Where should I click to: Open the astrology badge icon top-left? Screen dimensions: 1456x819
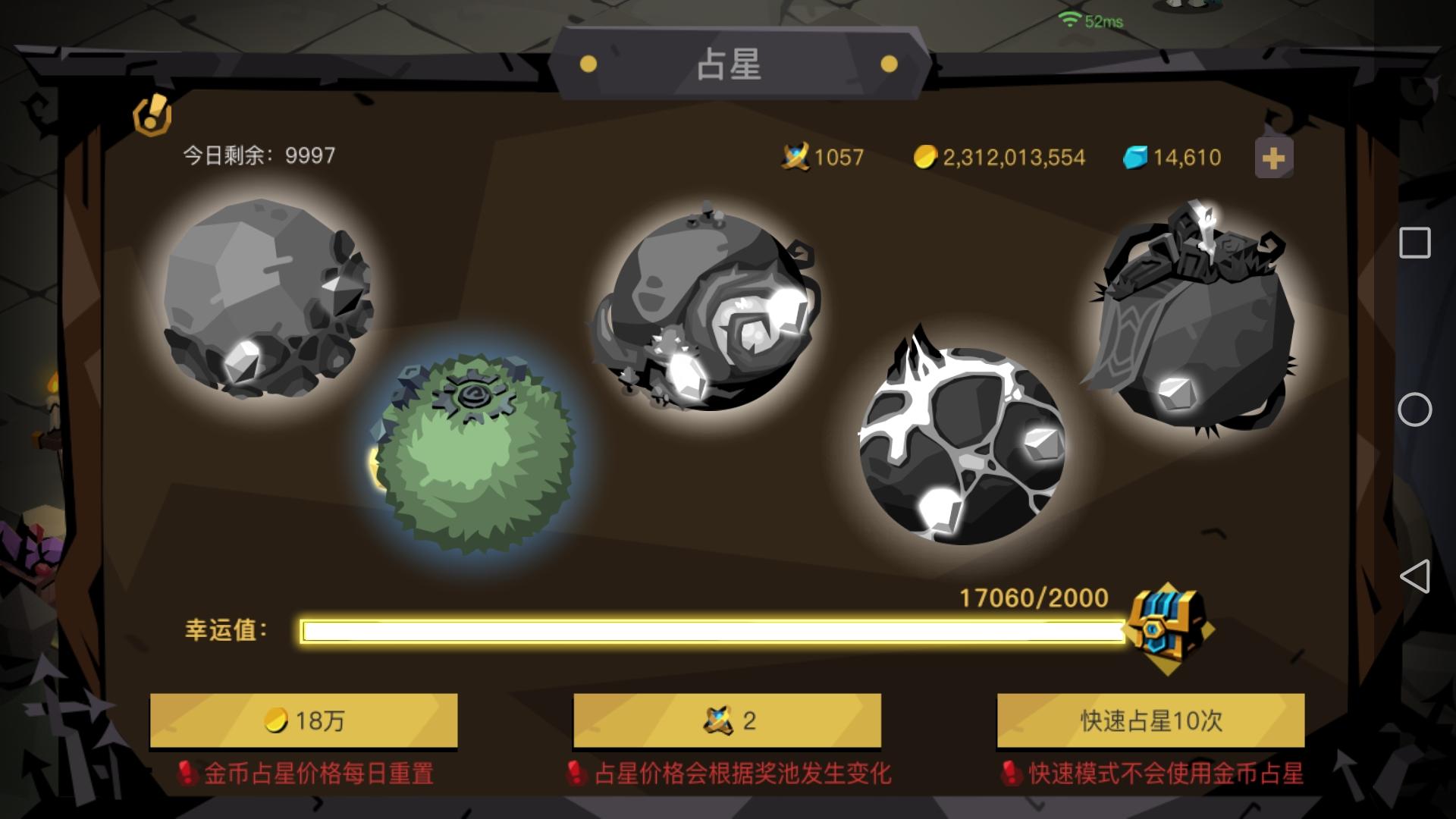tap(153, 115)
